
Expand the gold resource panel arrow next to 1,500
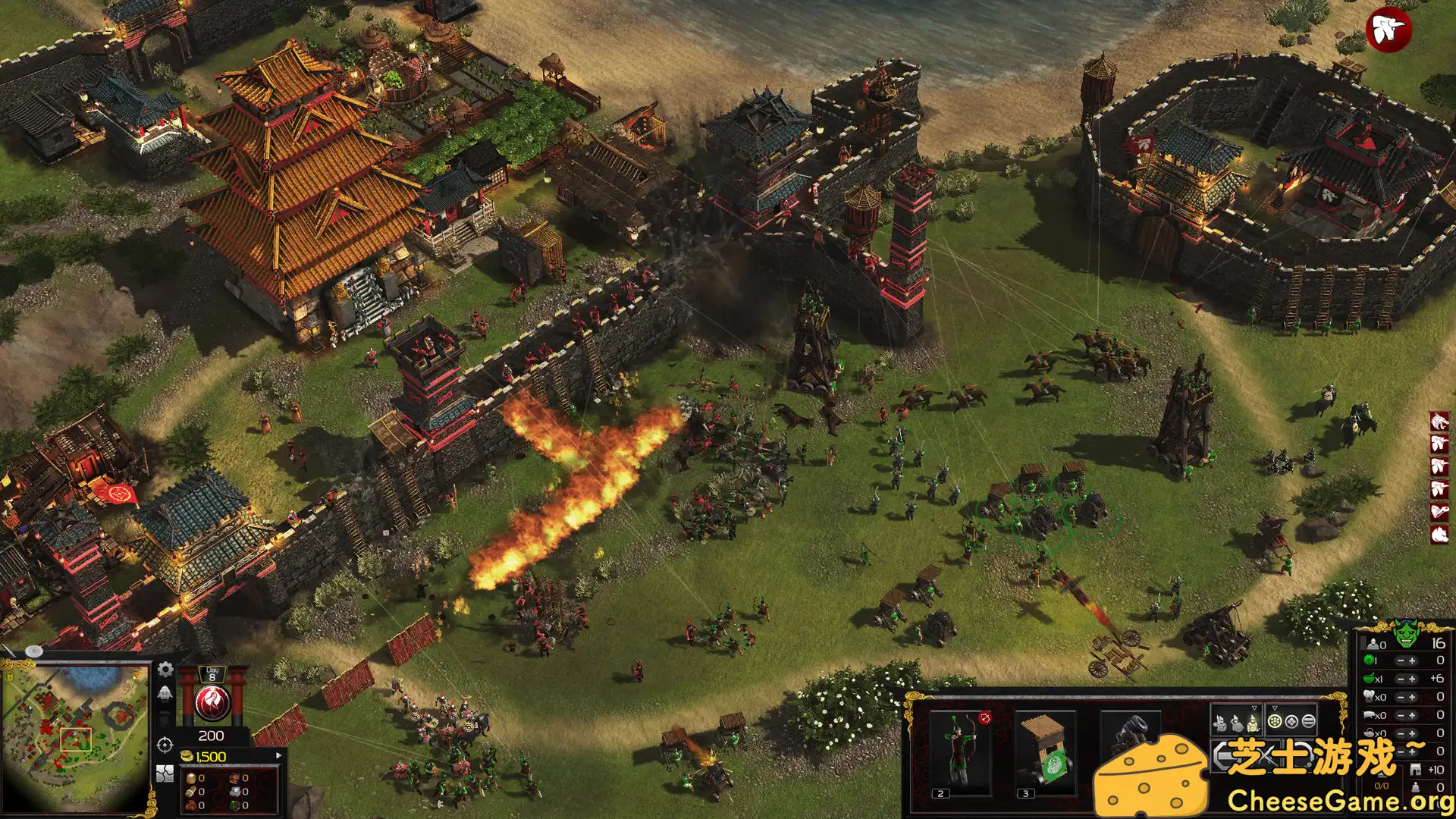click(x=280, y=755)
